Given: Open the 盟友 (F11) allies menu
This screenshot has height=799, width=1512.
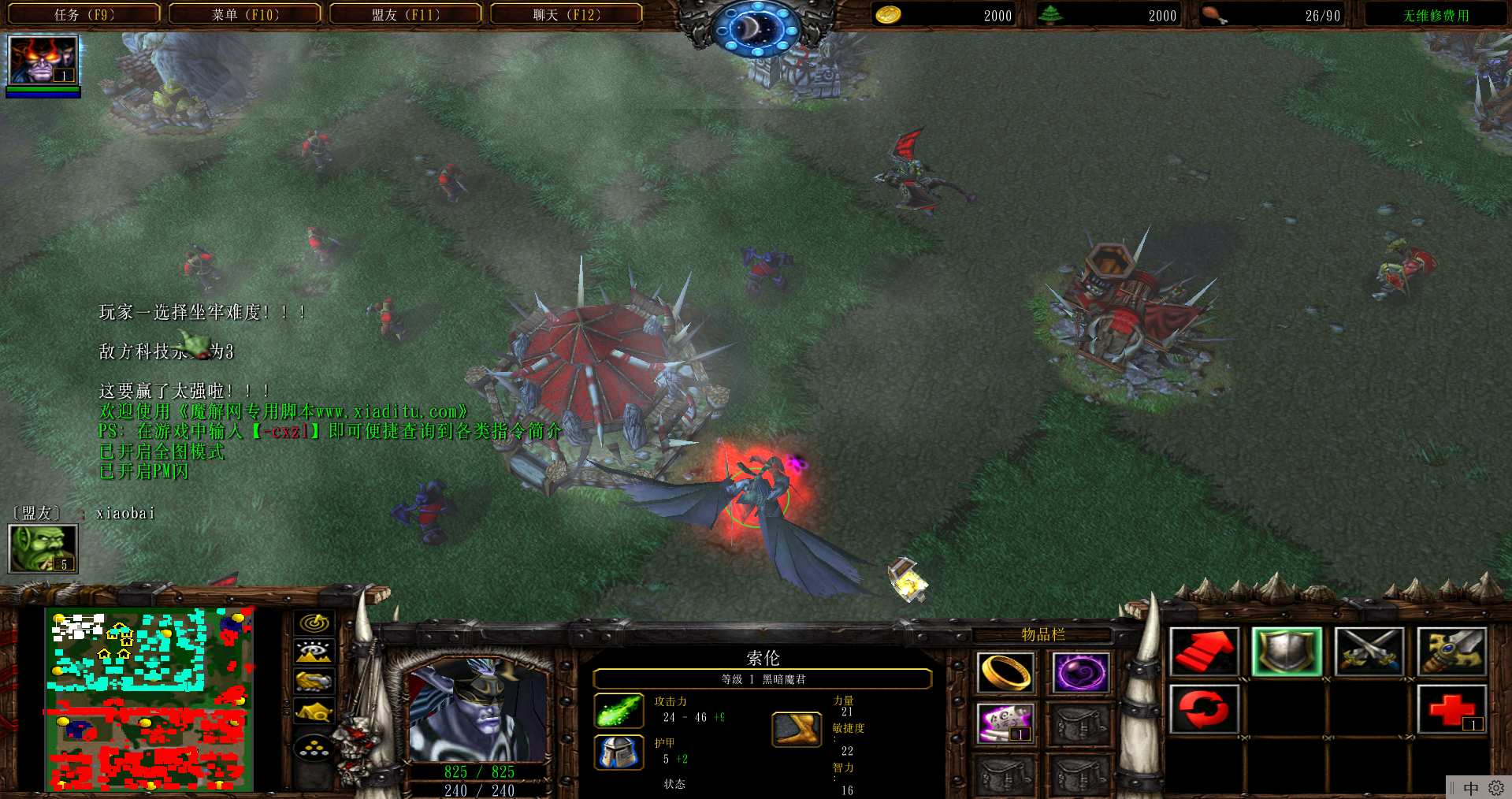Looking at the screenshot, I should coord(406,14).
